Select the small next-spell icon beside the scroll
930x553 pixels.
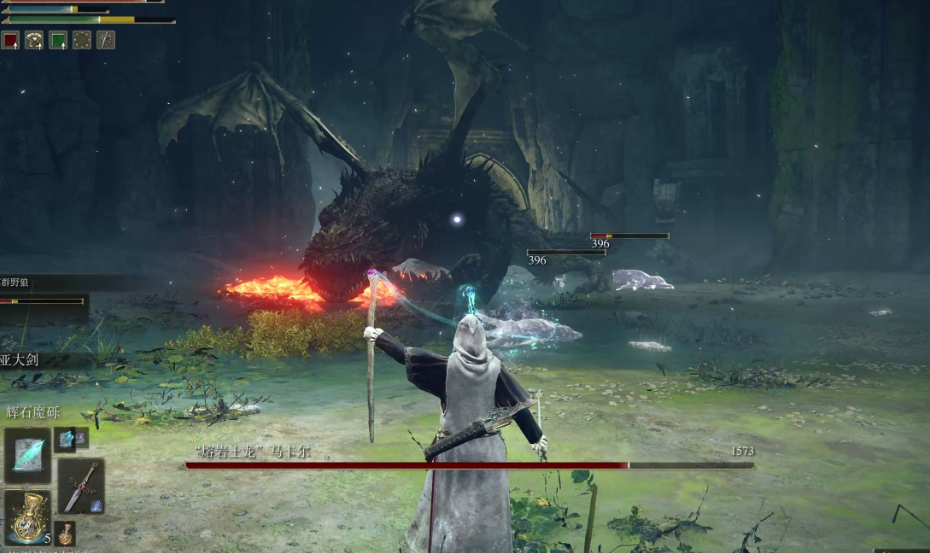click(x=66, y=439)
